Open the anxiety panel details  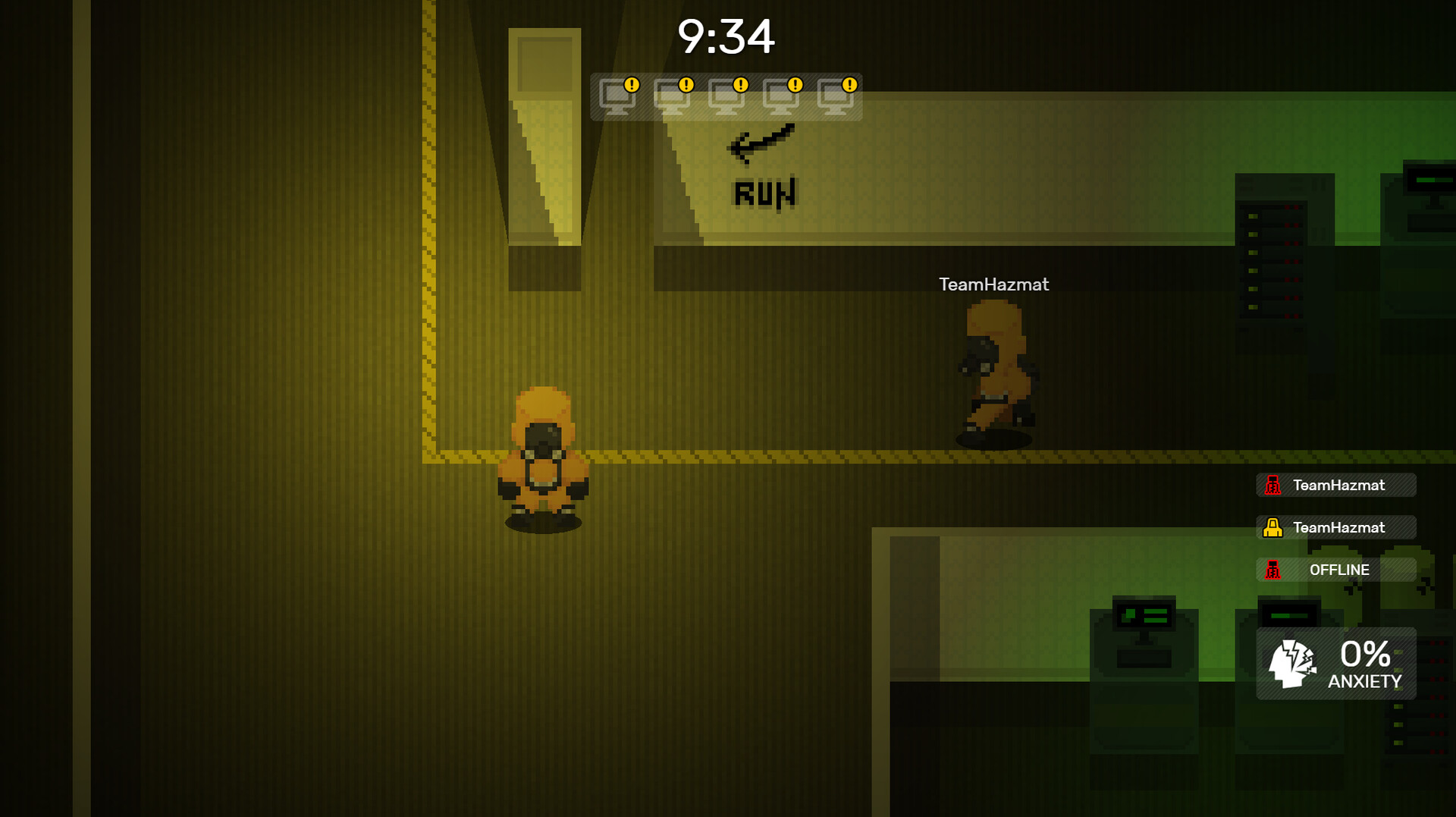point(1336,664)
